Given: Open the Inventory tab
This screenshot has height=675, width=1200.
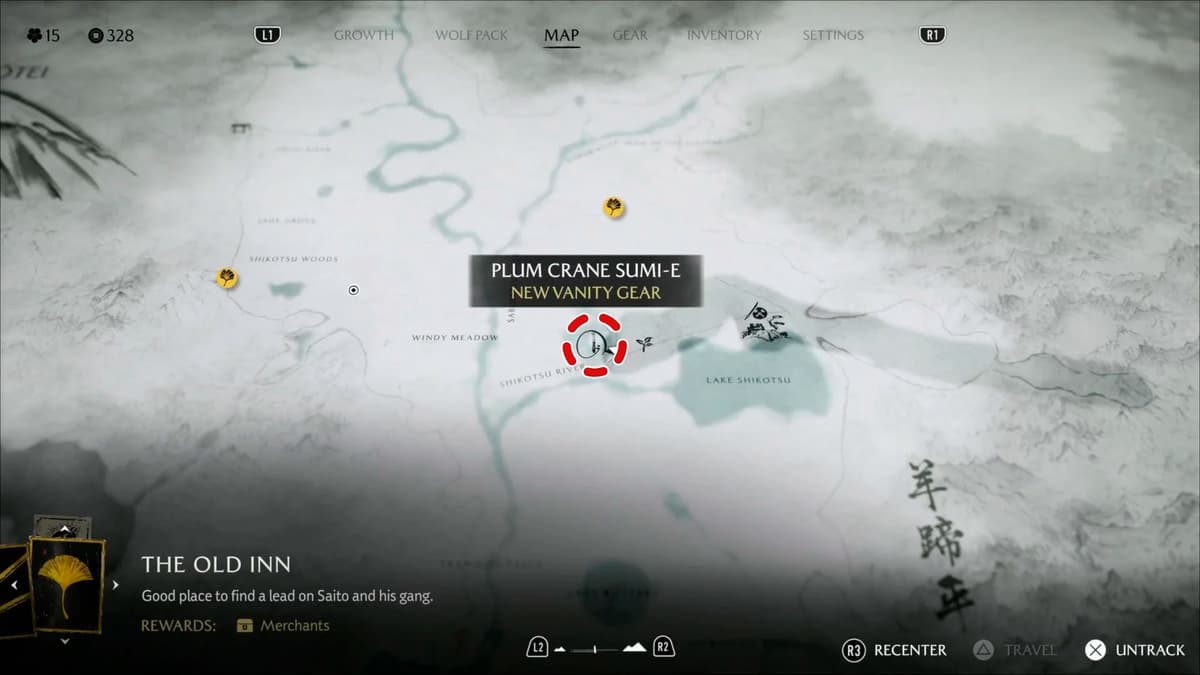Looking at the screenshot, I should (x=724, y=35).
